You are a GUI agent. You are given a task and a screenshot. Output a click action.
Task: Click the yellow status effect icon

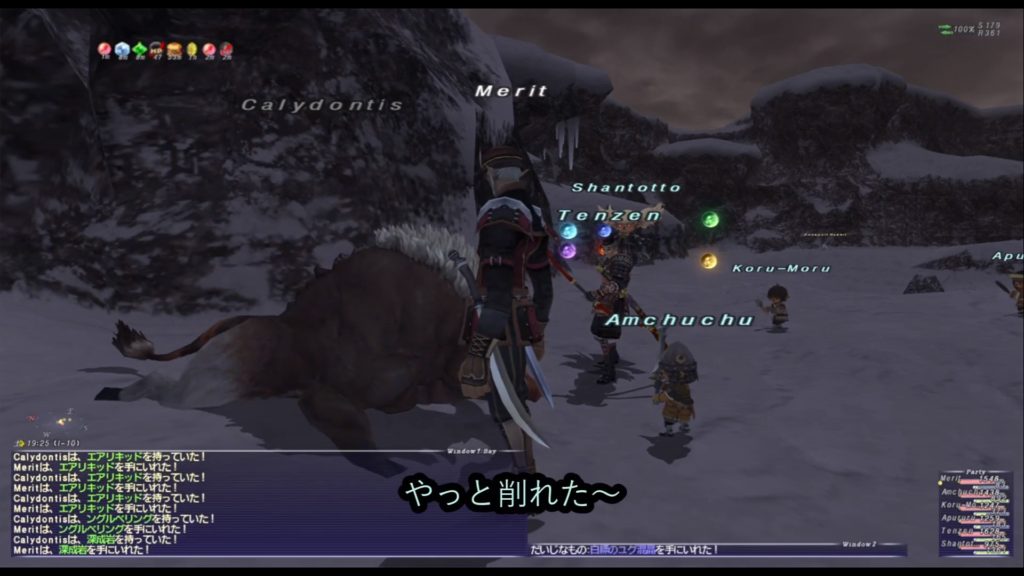coord(191,48)
